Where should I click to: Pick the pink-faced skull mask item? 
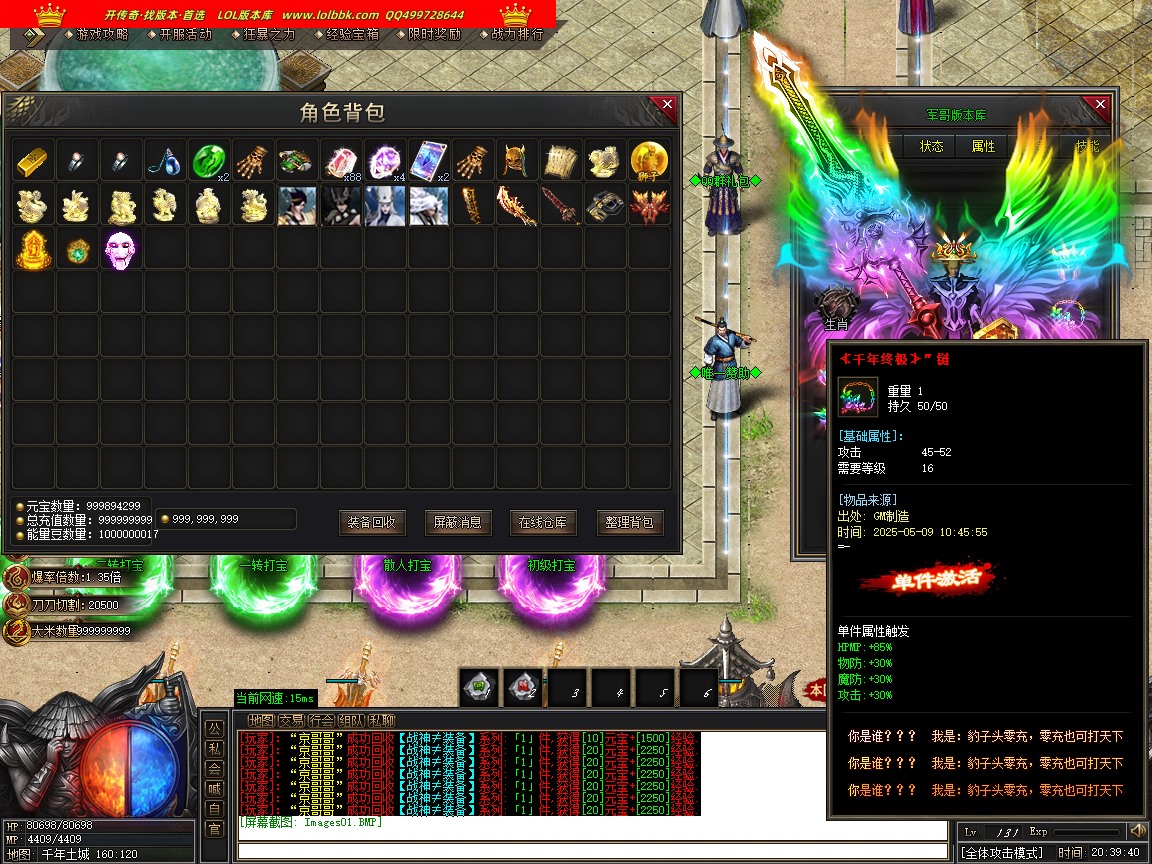pyautogui.click(x=122, y=249)
